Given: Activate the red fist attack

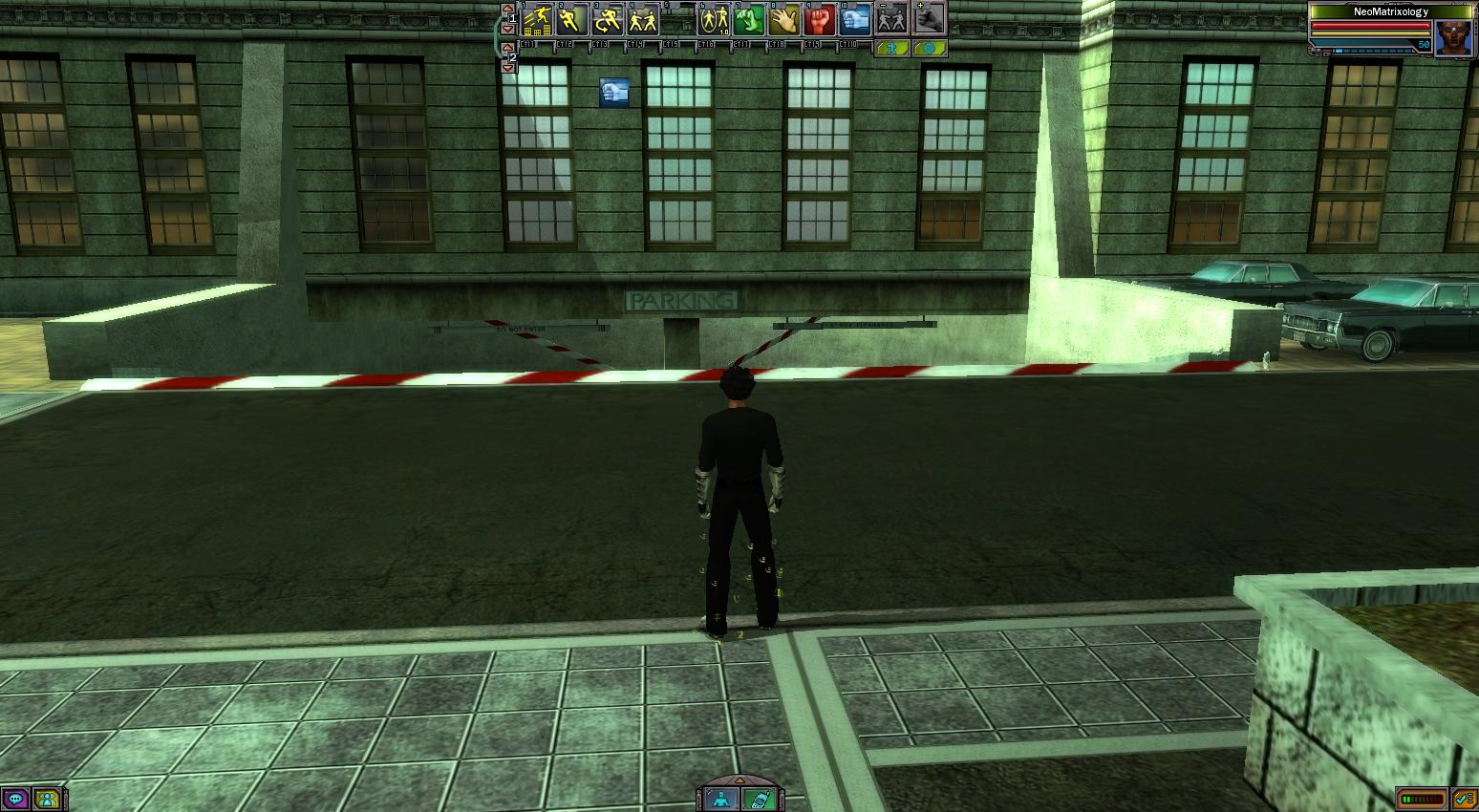Looking at the screenshot, I should 820,19.
